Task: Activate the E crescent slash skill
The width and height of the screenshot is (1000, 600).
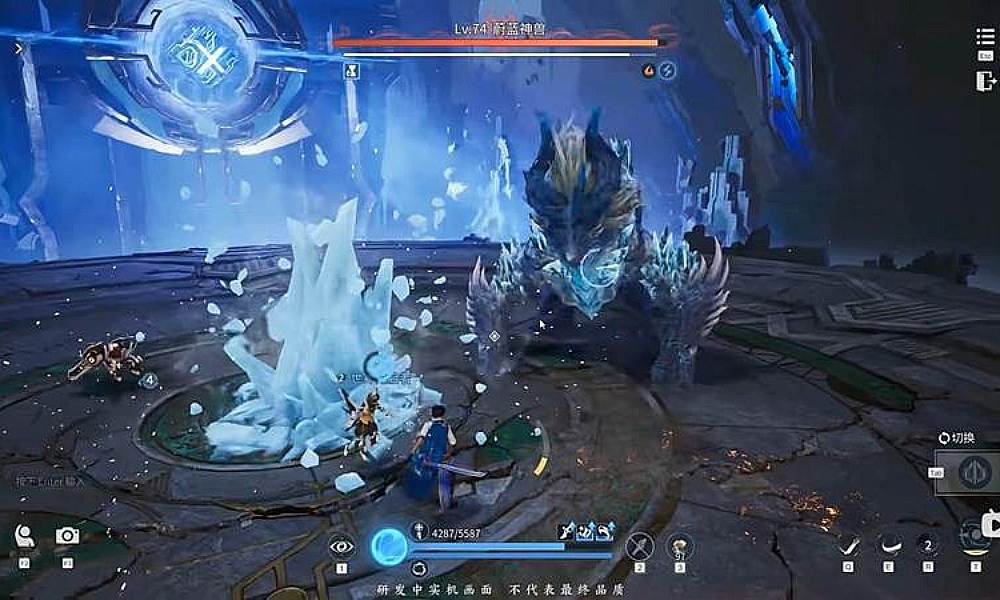Action: click(888, 545)
